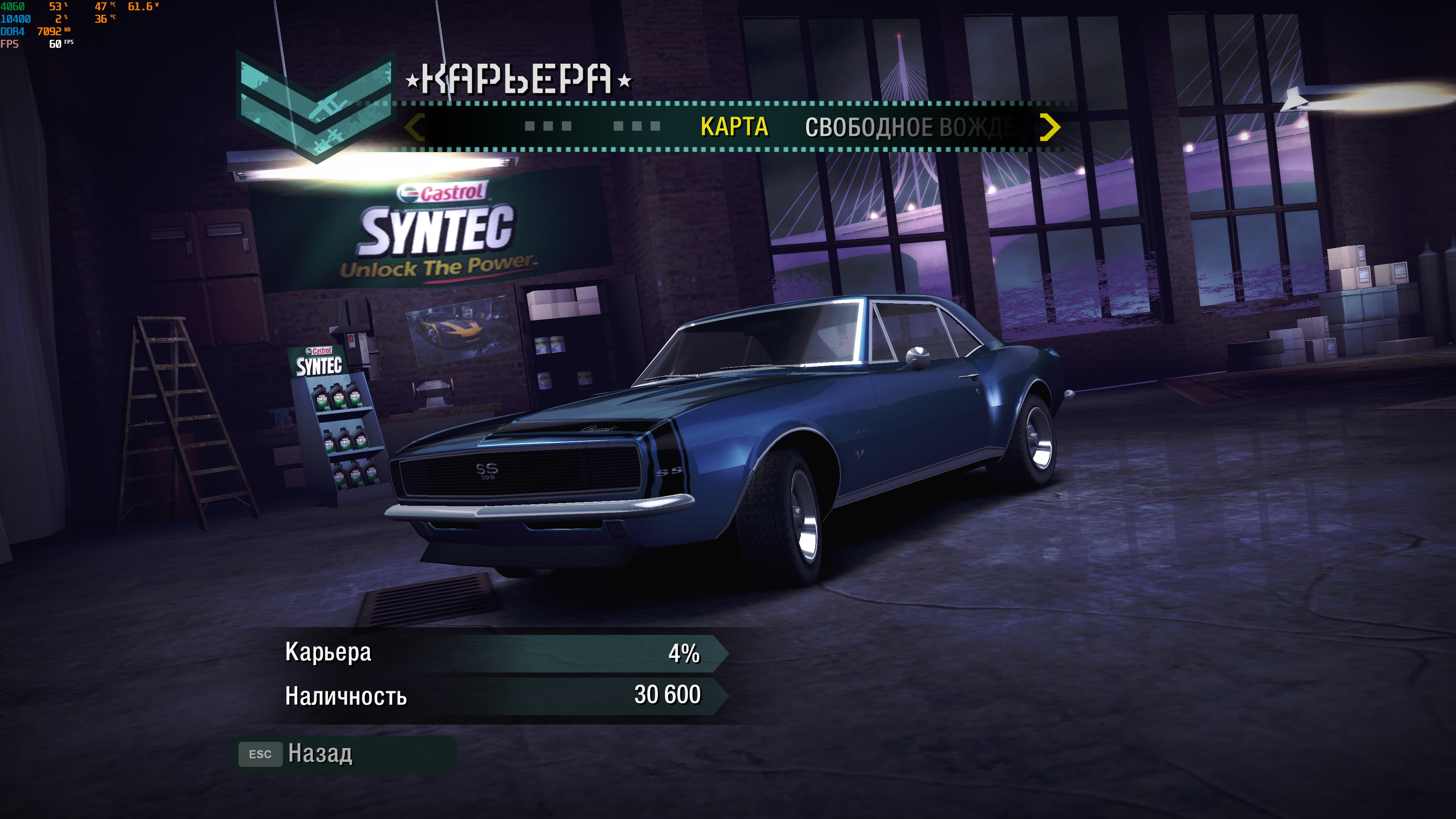This screenshot has height=819, width=1456.
Task: Go back with the Назад button
Action: pos(320,753)
